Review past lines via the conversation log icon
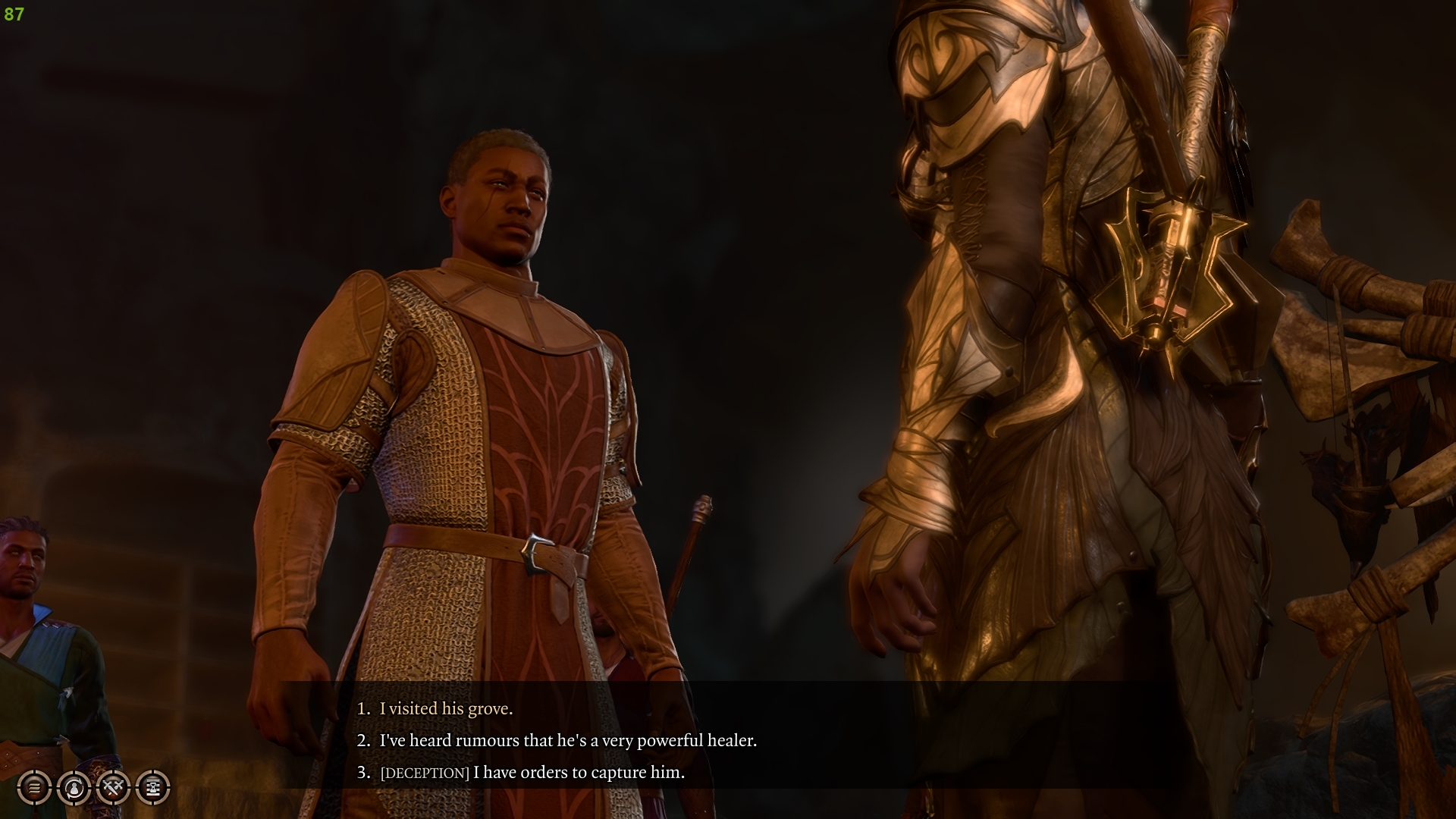Screen dimensions: 1456x819 (33, 788)
